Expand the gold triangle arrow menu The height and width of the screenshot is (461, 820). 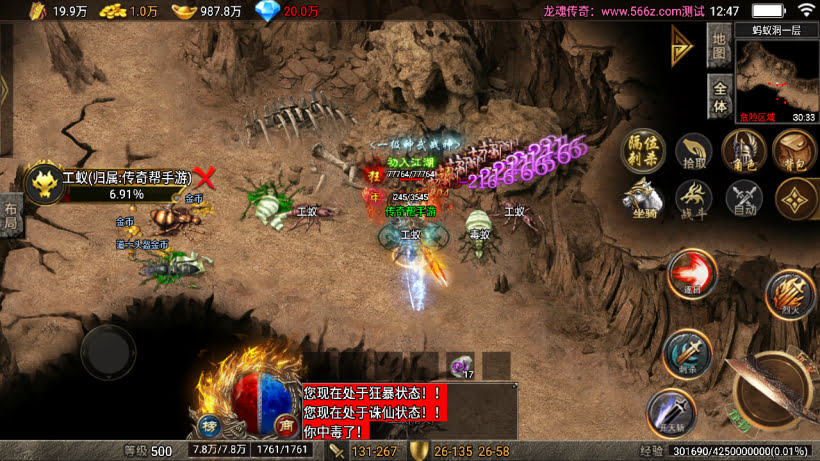pyautogui.click(x=682, y=45)
